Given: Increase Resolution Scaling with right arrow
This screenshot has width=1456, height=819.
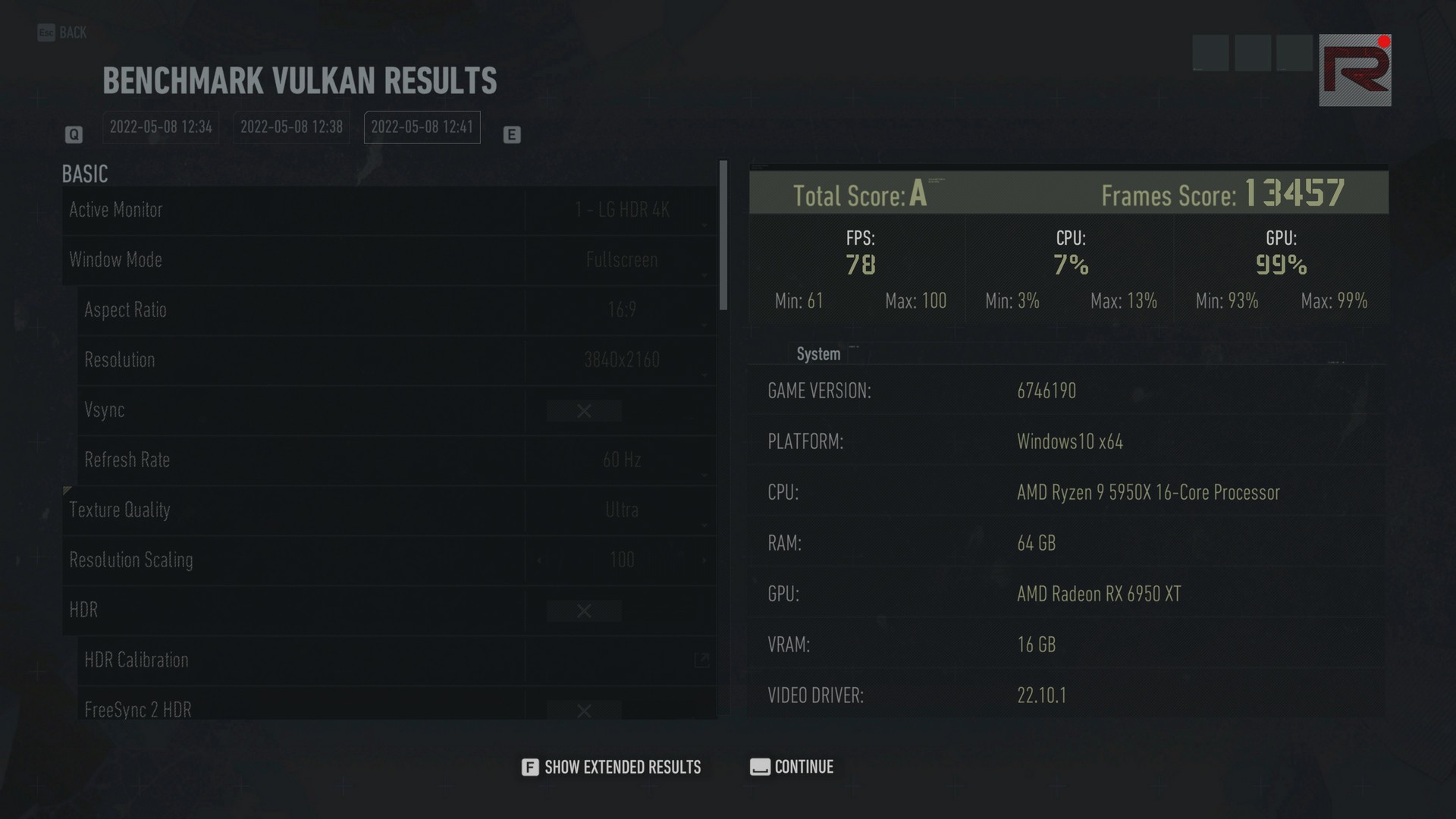Looking at the screenshot, I should 704,560.
